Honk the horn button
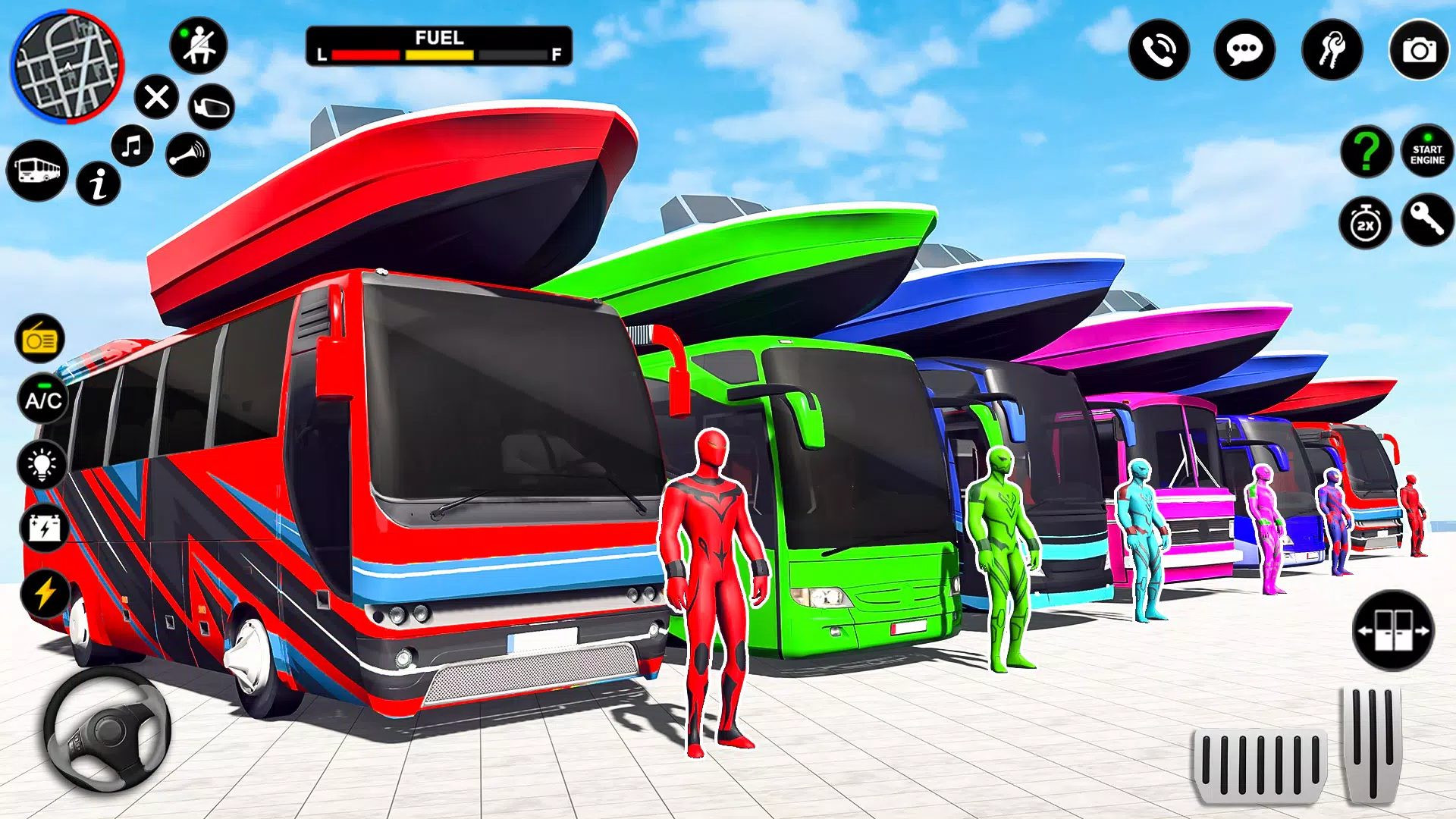This screenshot has width=1456, height=819. [187, 155]
